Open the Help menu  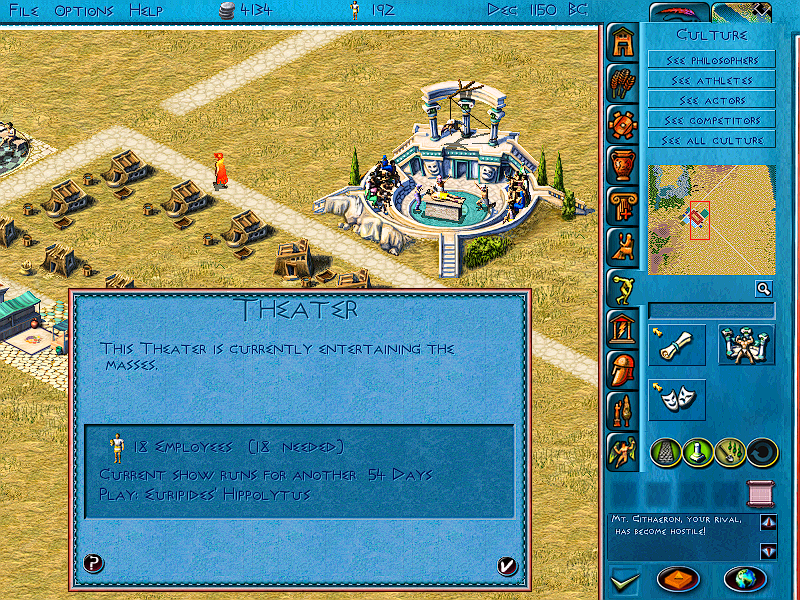pos(146,10)
